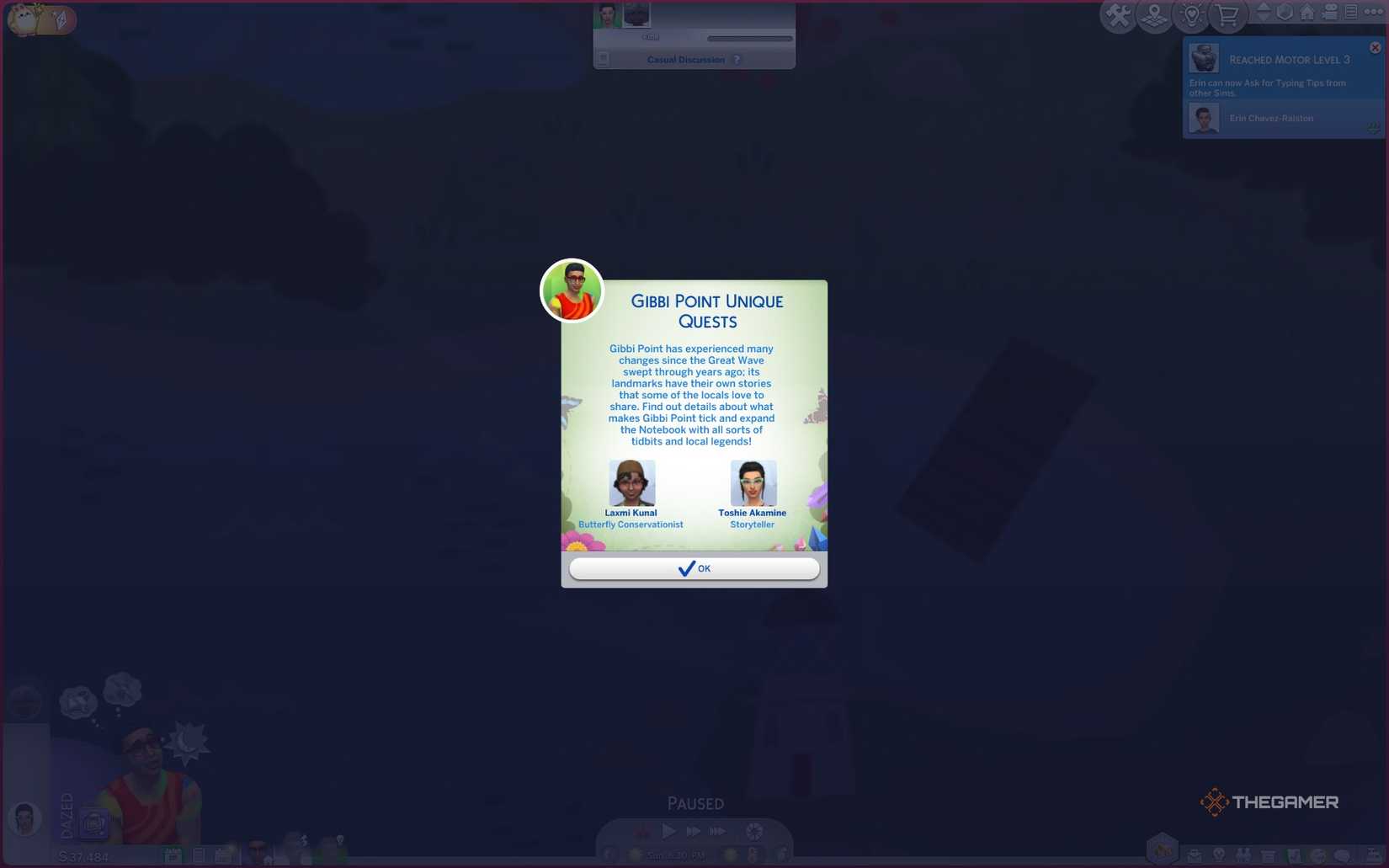This screenshot has height=868, width=1389.
Task: Toggle the game pause with the play button
Action: (x=668, y=831)
